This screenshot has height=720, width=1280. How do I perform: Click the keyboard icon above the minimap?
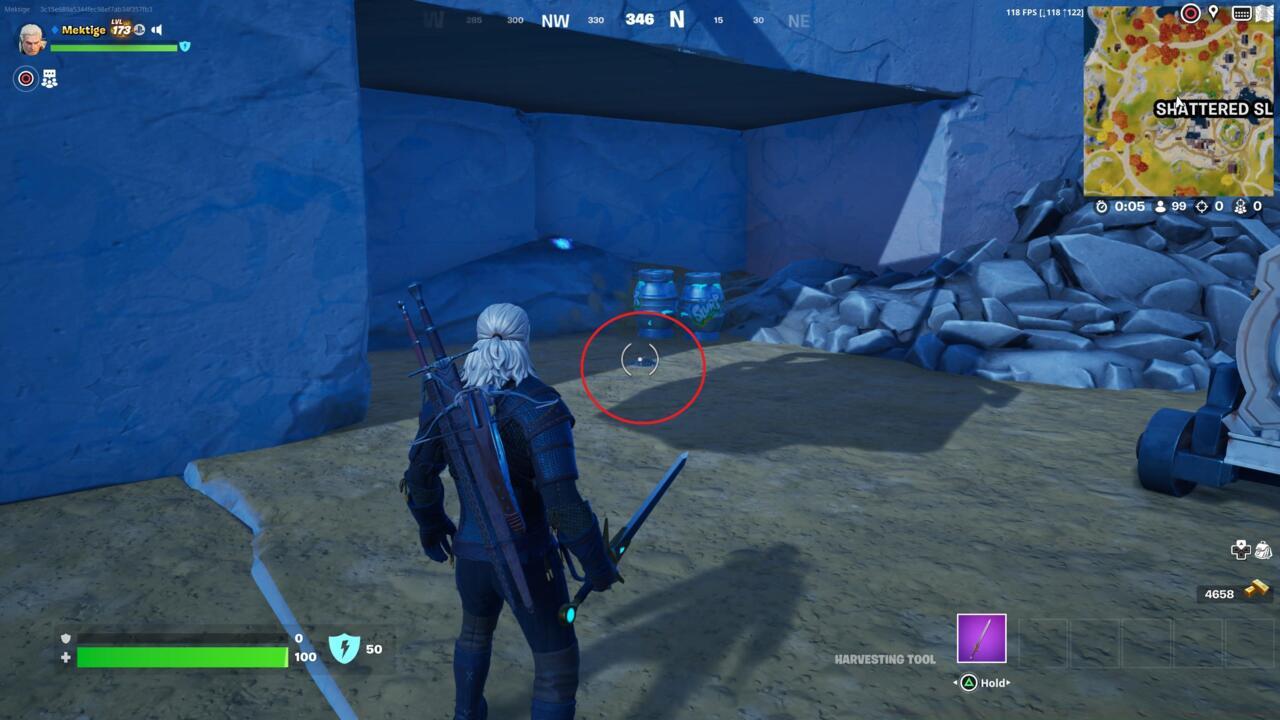[x=1241, y=13]
